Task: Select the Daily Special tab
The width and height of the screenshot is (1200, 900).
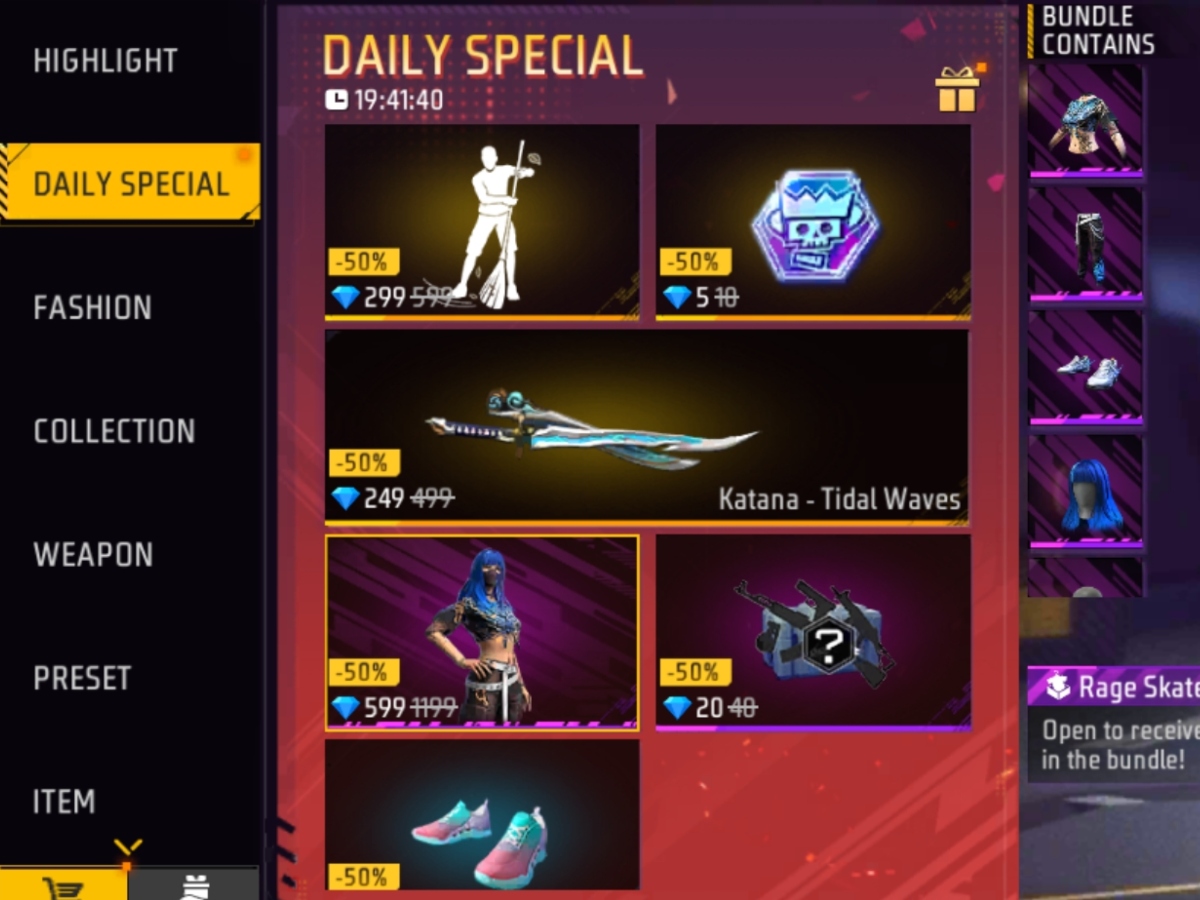Action: click(x=130, y=184)
